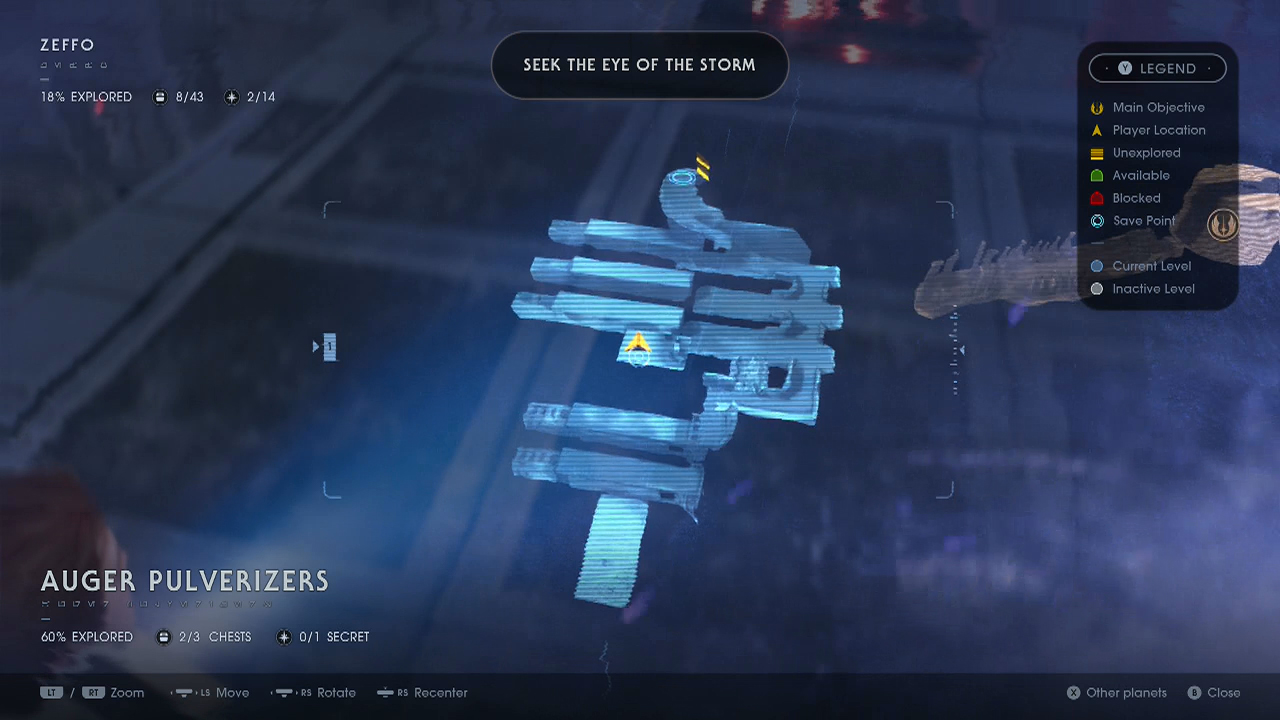
Task: Toggle the Current Level indicator
Action: pos(1097,266)
